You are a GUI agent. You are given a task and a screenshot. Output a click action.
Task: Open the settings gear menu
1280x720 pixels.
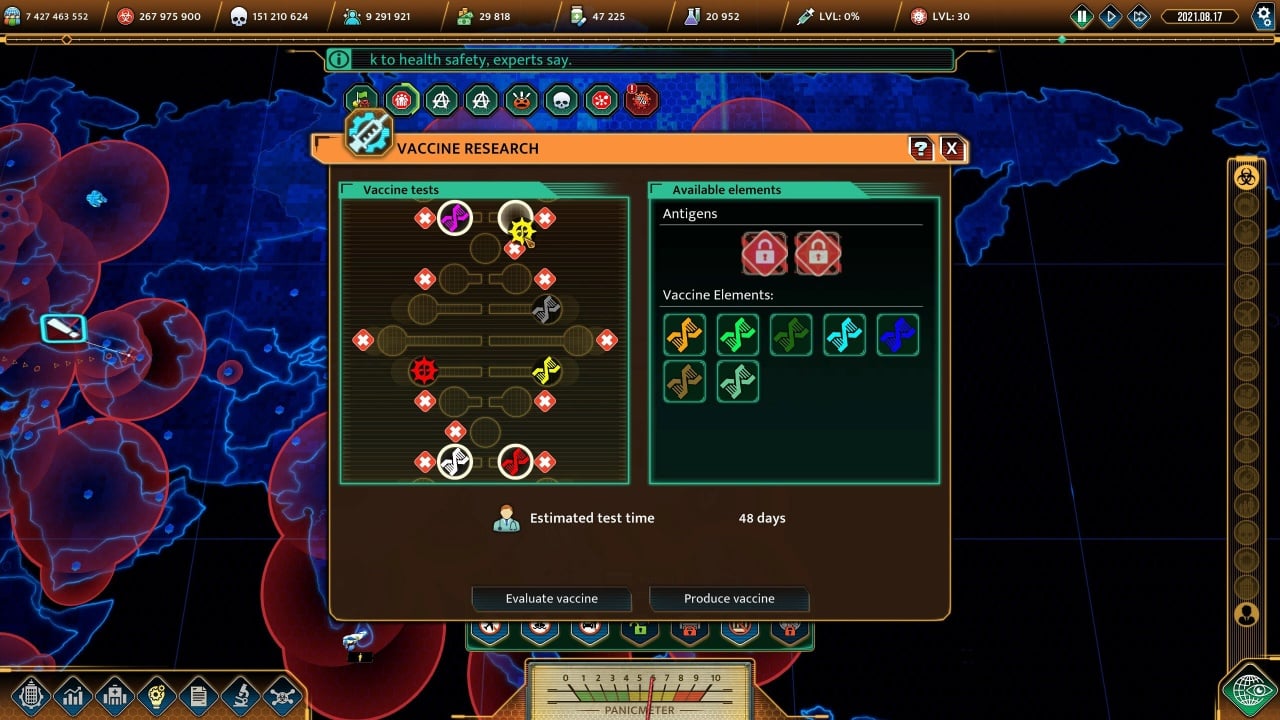point(1261,16)
